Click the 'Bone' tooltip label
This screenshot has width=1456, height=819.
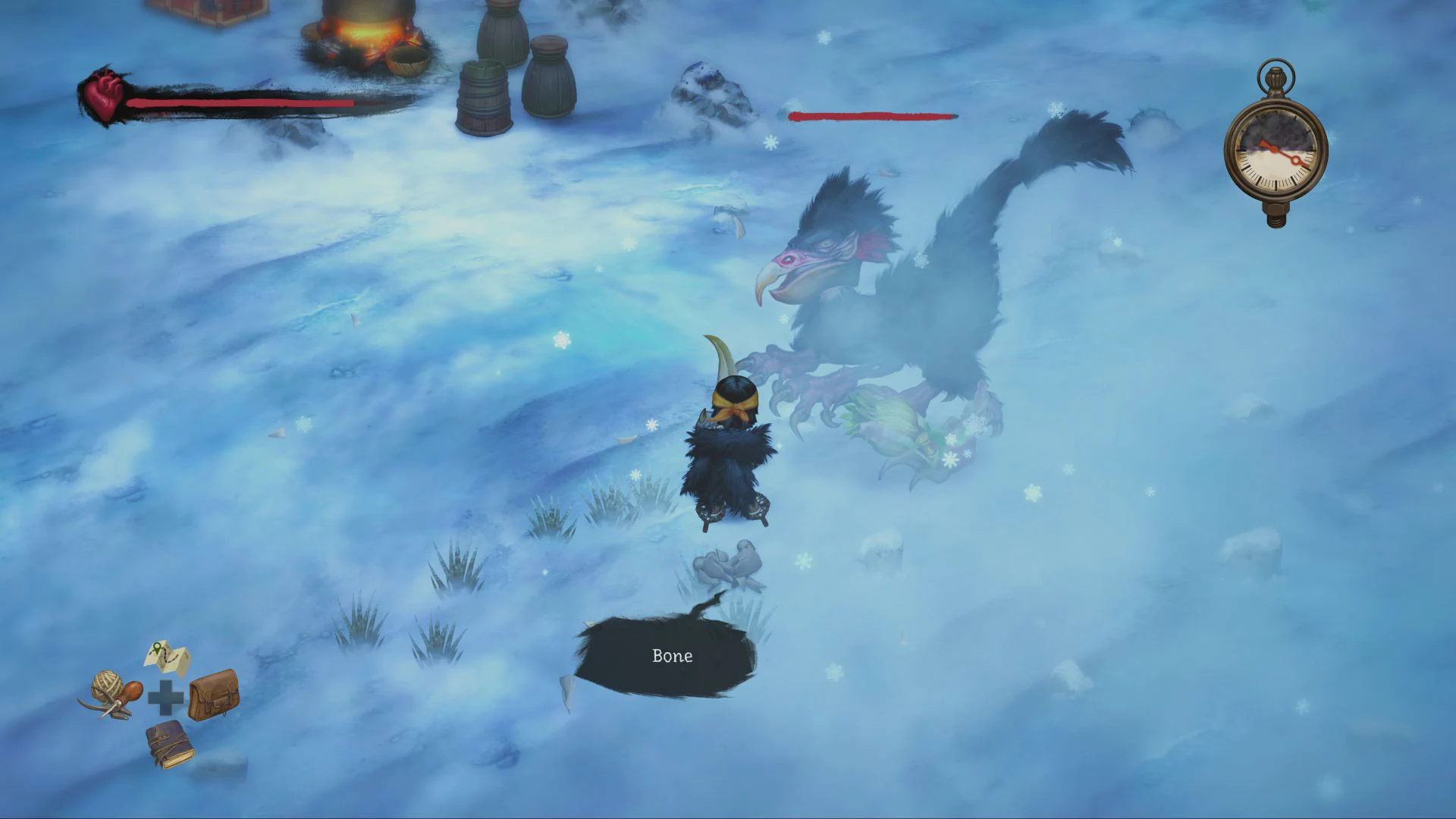[x=672, y=655]
